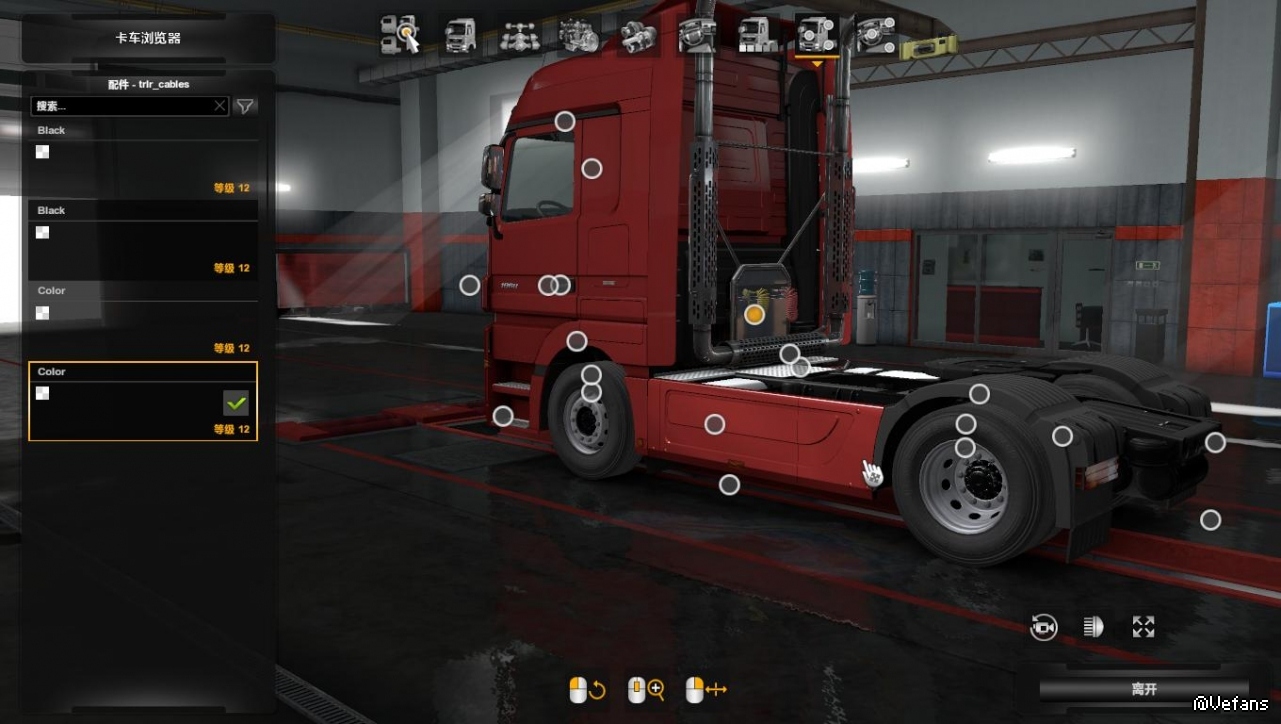This screenshot has height=724, width=1281.
Task: Choose the engine category icon
Action: (x=579, y=34)
